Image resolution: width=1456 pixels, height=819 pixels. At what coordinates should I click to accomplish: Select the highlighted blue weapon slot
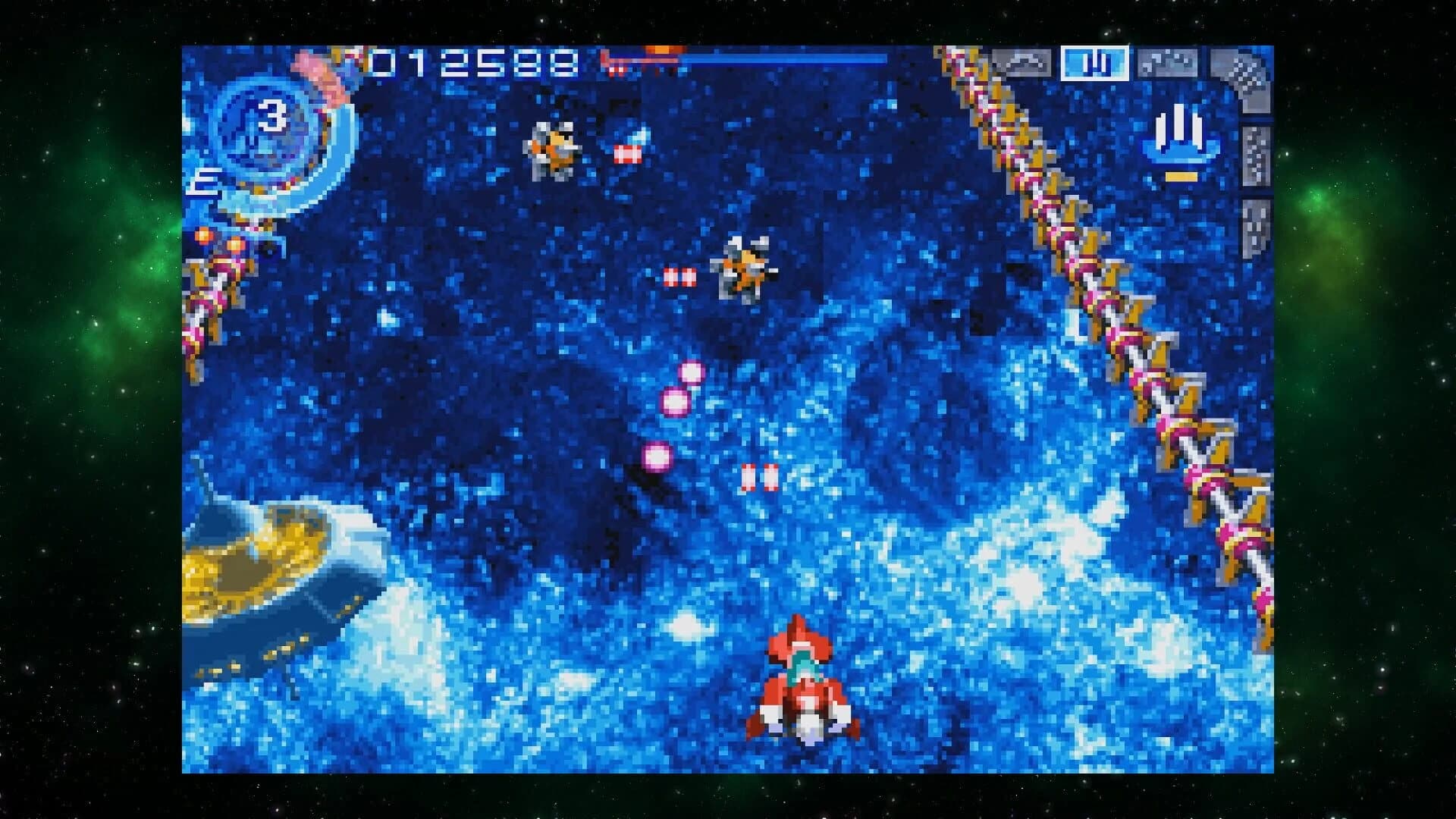pos(1095,64)
